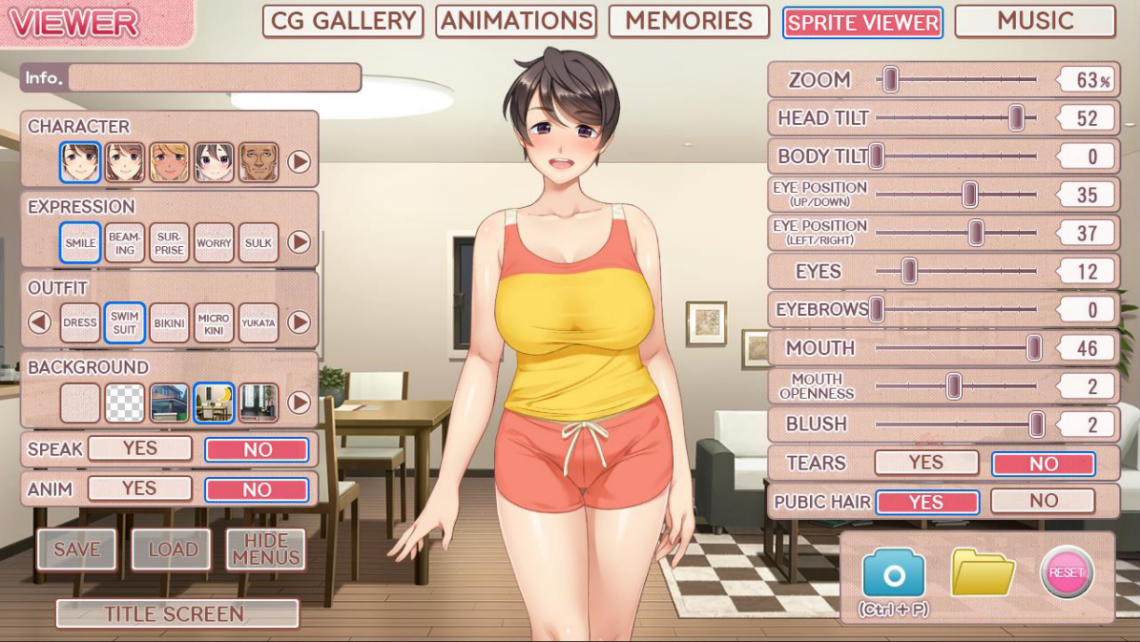Select the Surprise expression
The height and width of the screenshot is (642, 1140).
tap(169, 243)
